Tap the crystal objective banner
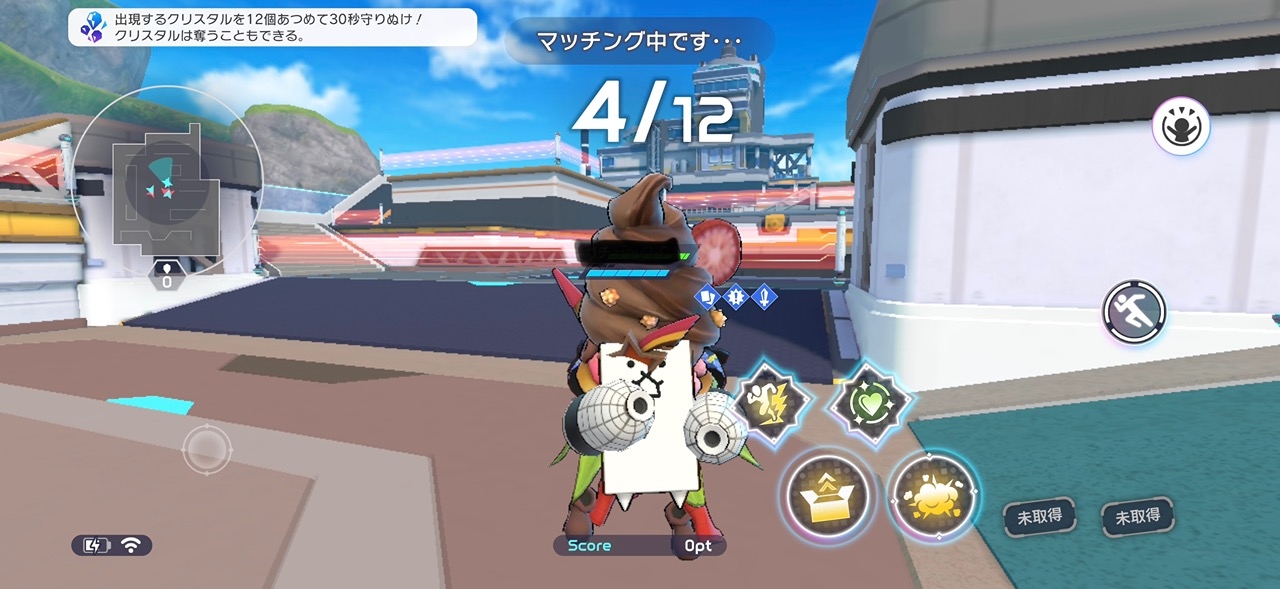1280x589 pixels. click(x=272, y=27)
